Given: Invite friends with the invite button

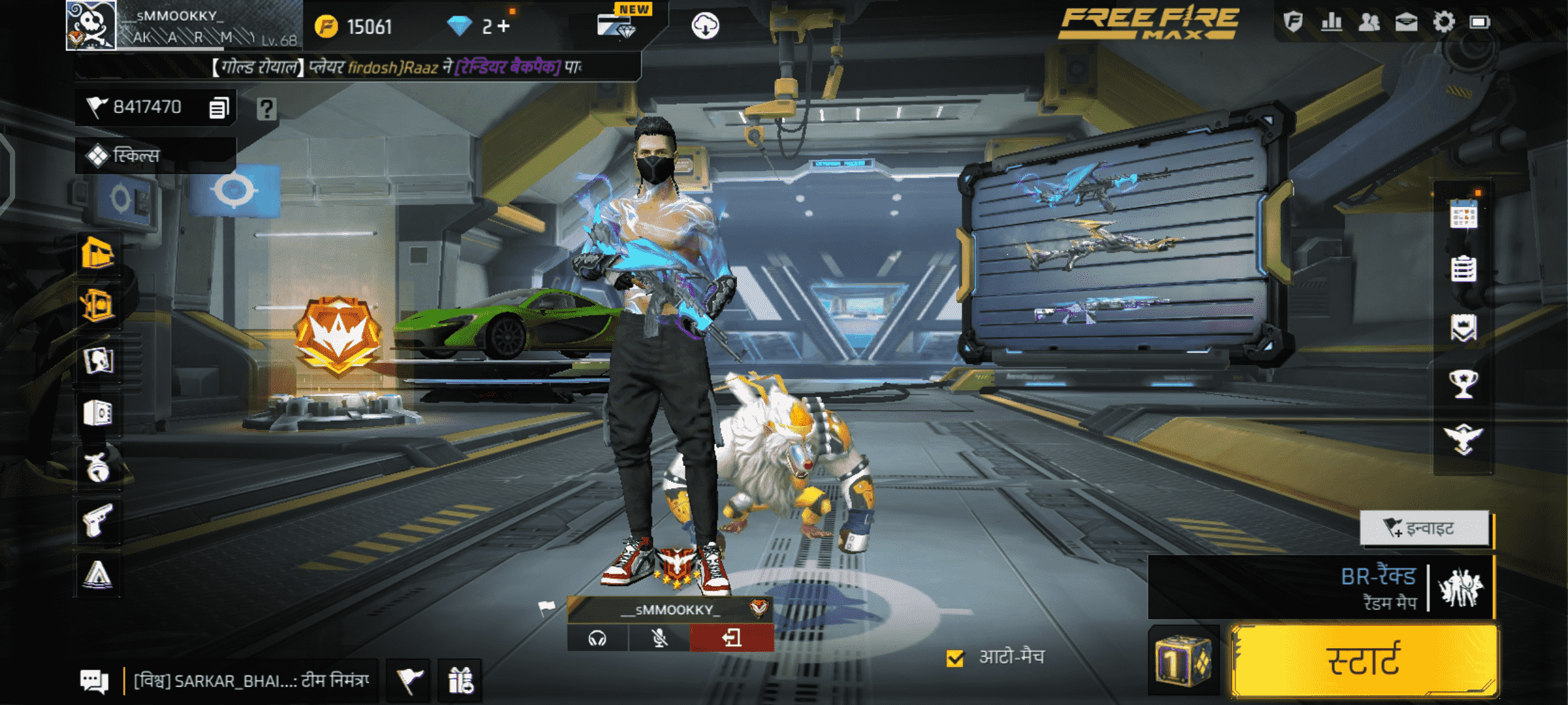Looking at the screenshot, I should pos(1424,528).
